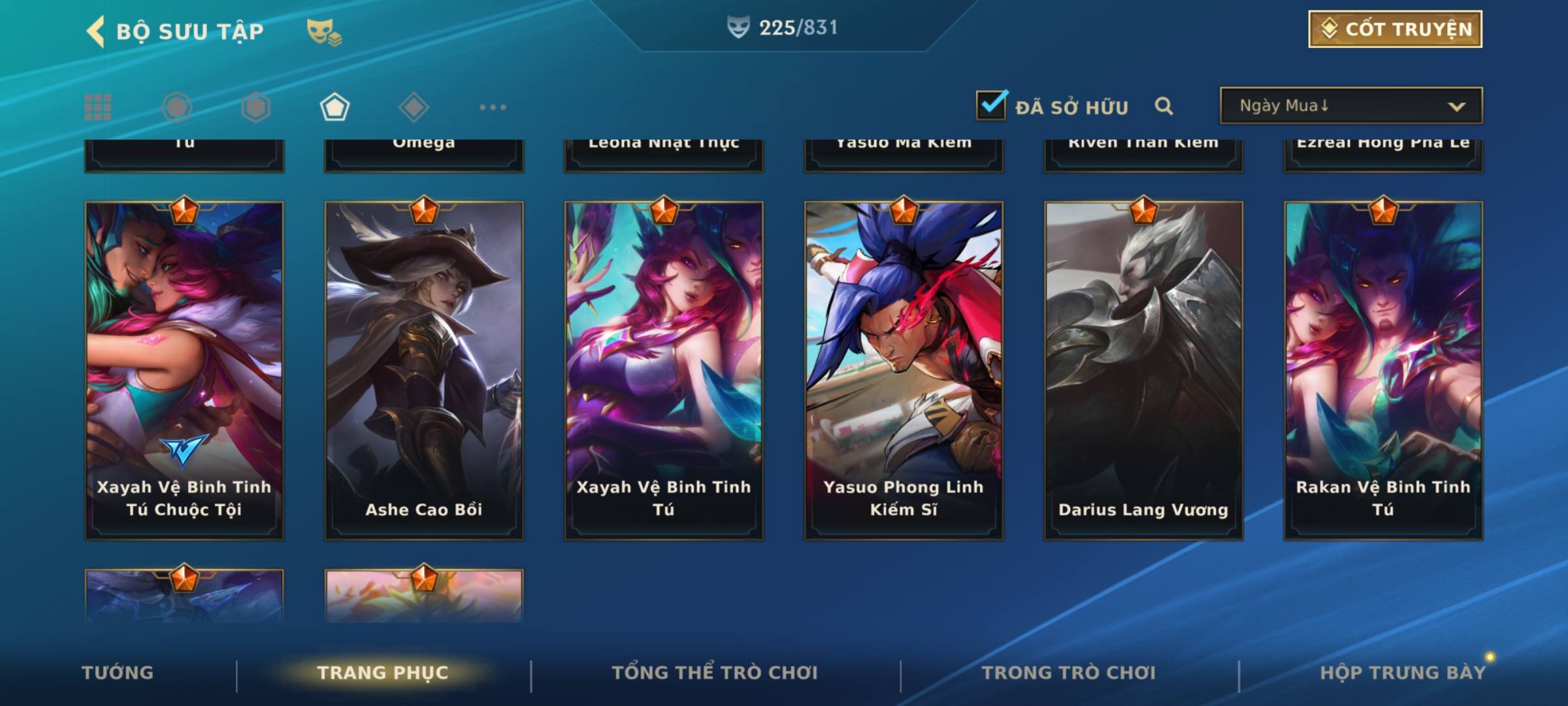Expand the Ngày Mua sort dropdown
The image size is (1568, 706).
(1350, 106)
